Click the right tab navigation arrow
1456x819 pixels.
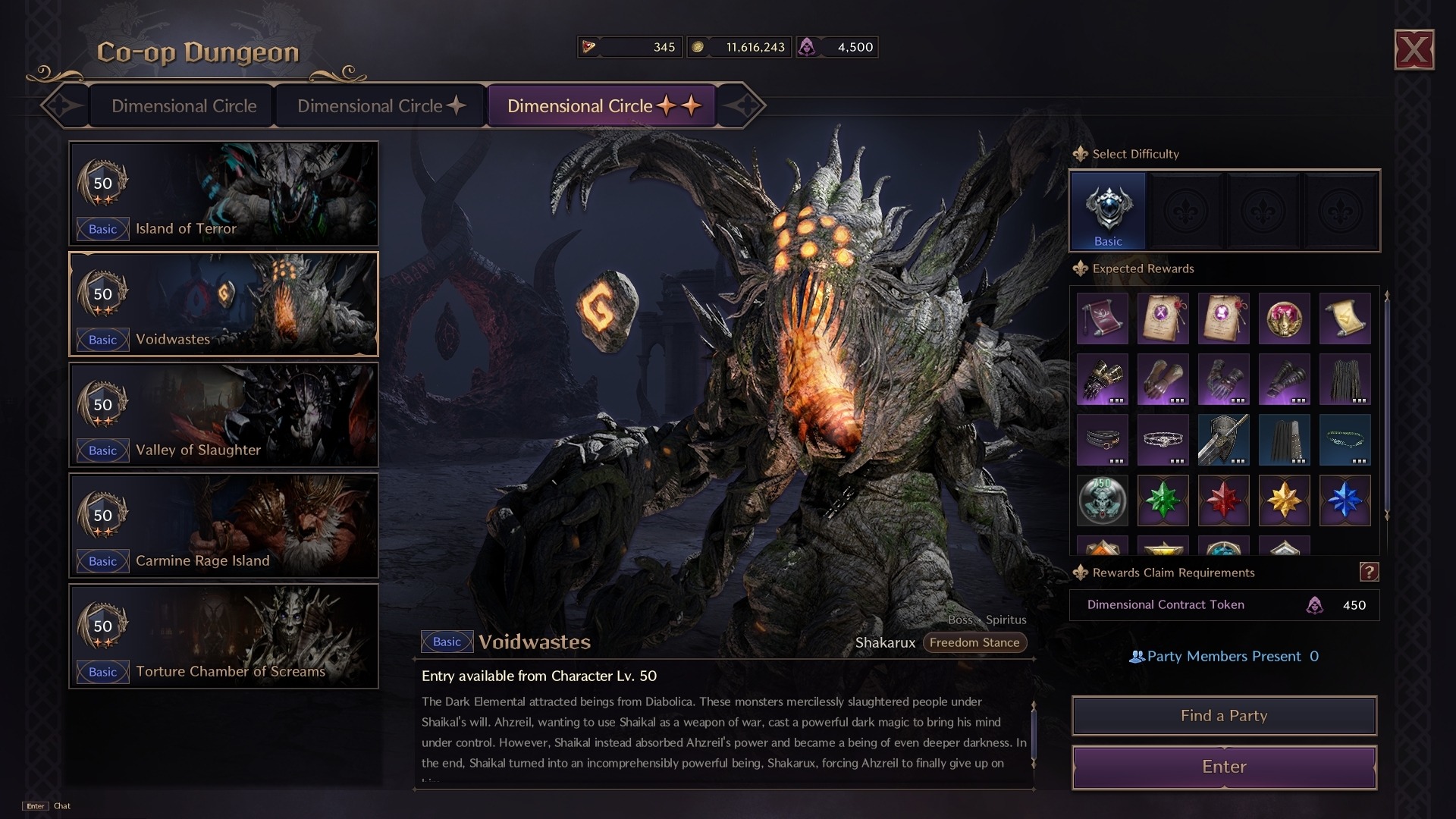click(742, 106)
